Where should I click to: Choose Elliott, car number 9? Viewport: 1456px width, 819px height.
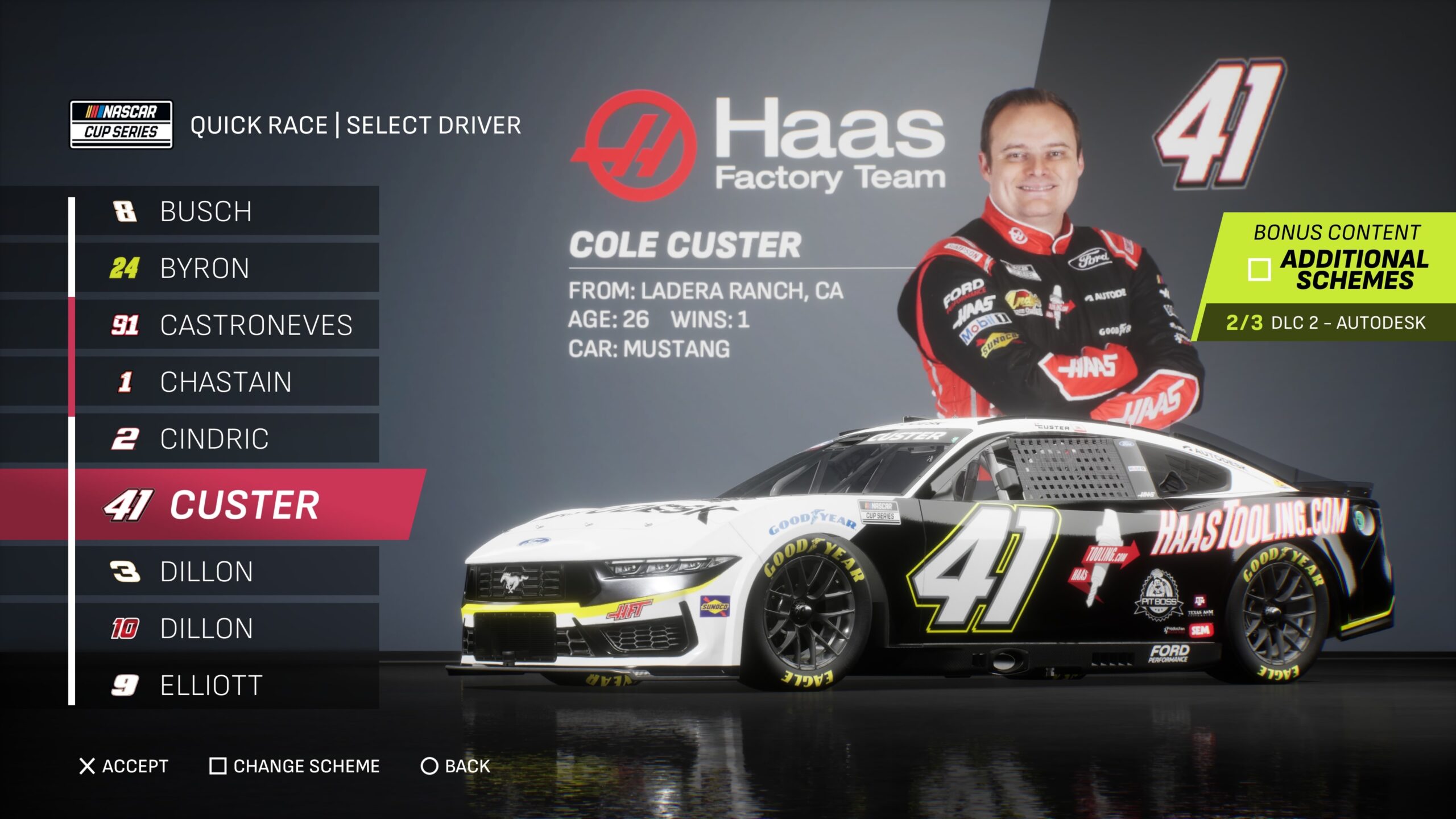click(x=226, y=685)
